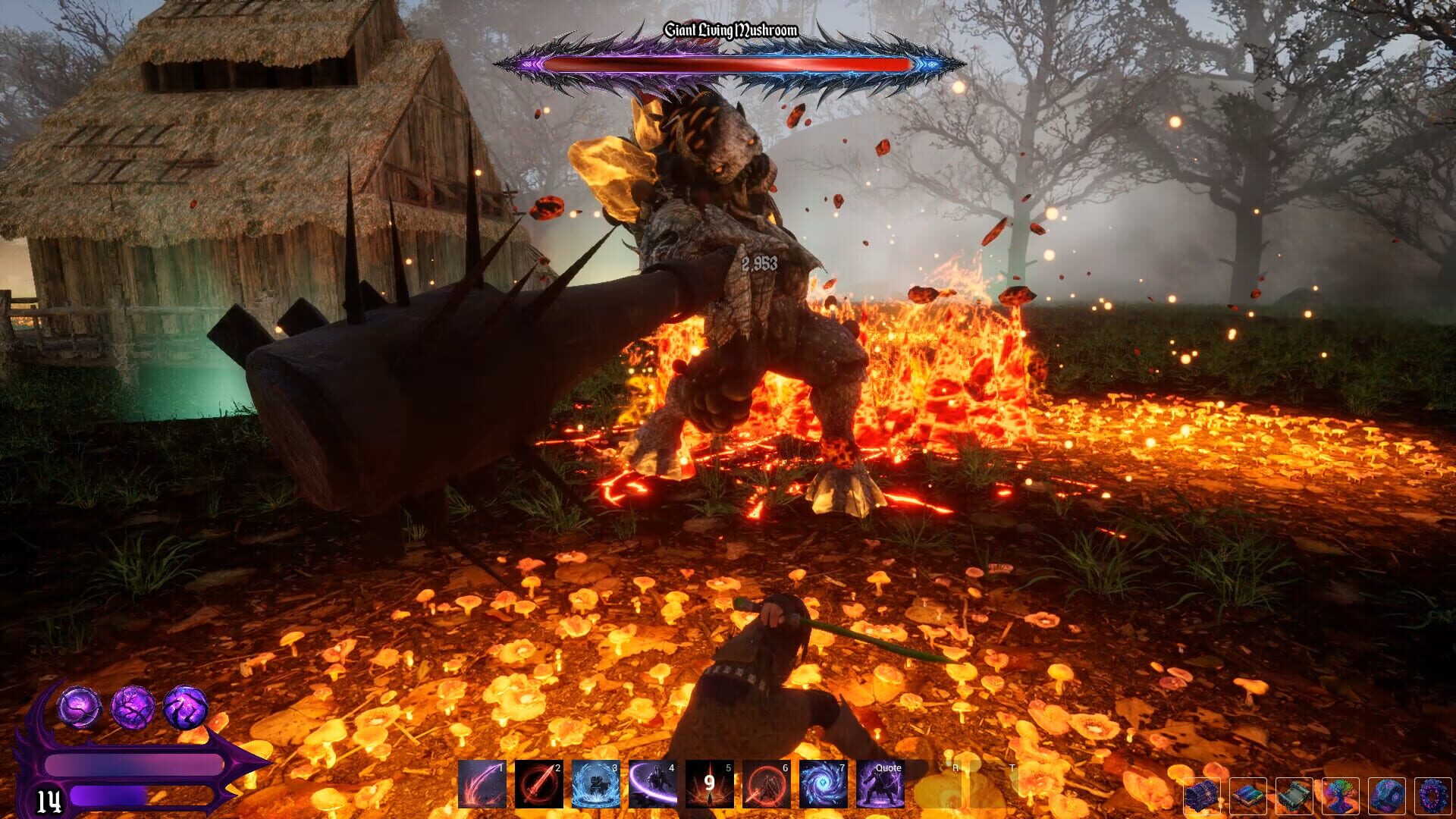Select the purple geode stone icon

tap(1386, 796)
